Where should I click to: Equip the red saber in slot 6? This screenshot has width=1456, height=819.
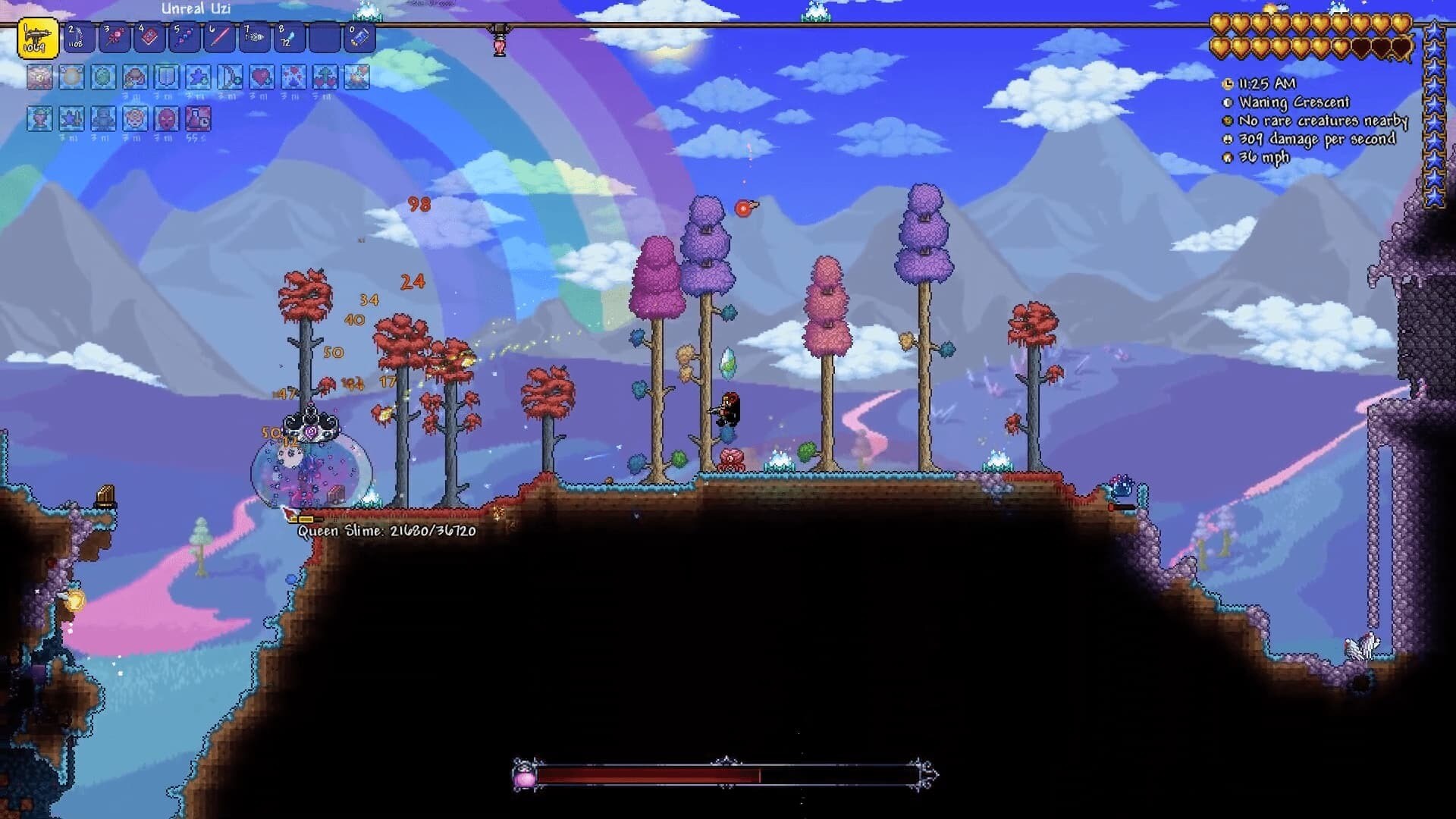219,37
